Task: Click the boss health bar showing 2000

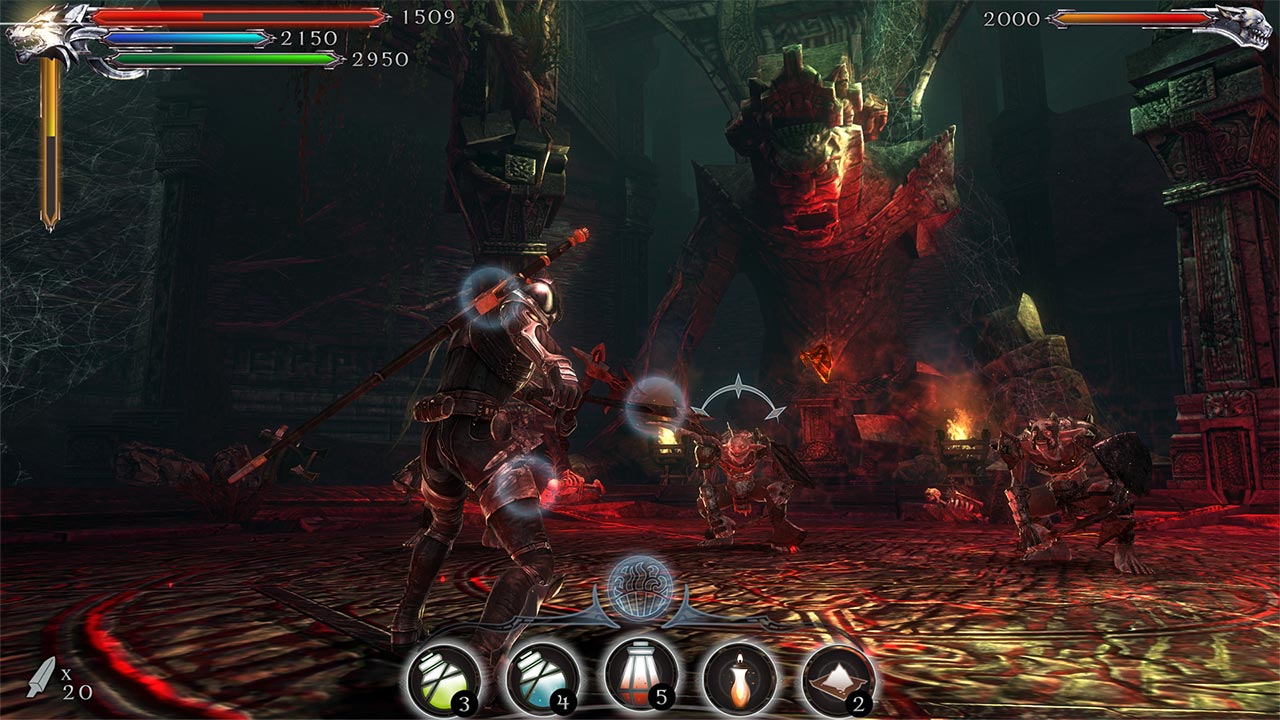Action: point(1135,18)
